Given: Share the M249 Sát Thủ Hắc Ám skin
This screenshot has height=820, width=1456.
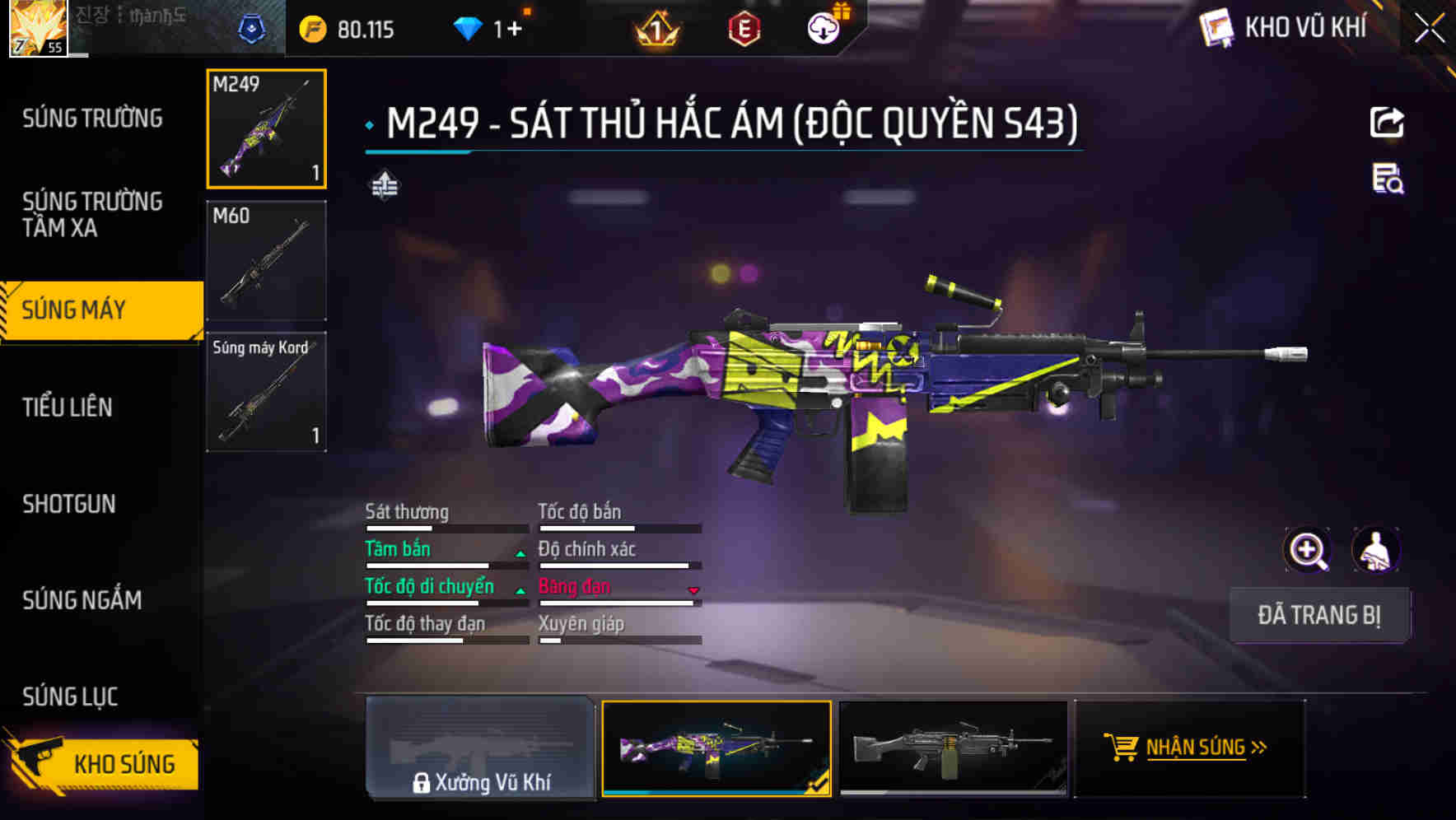Looking at the screenshot, I should tap(1388, 122).
